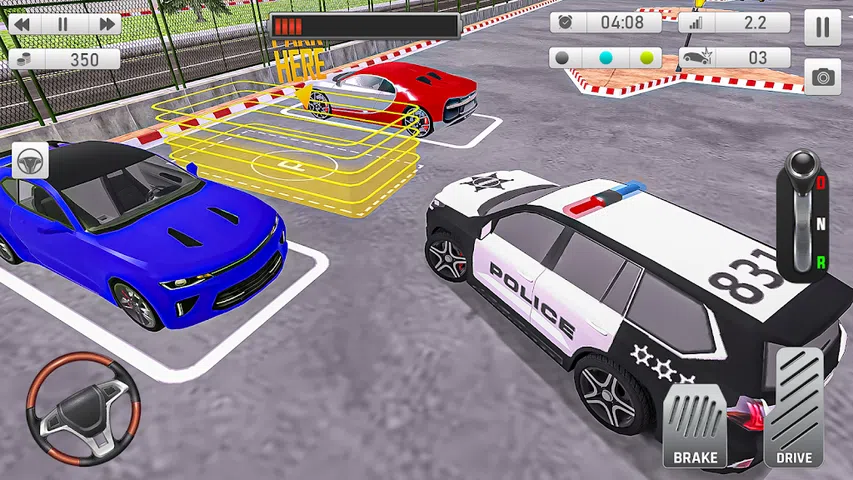Viewport: 853px width, 480px height.
Task: Select the gray color dot
Action: (564, 58)
